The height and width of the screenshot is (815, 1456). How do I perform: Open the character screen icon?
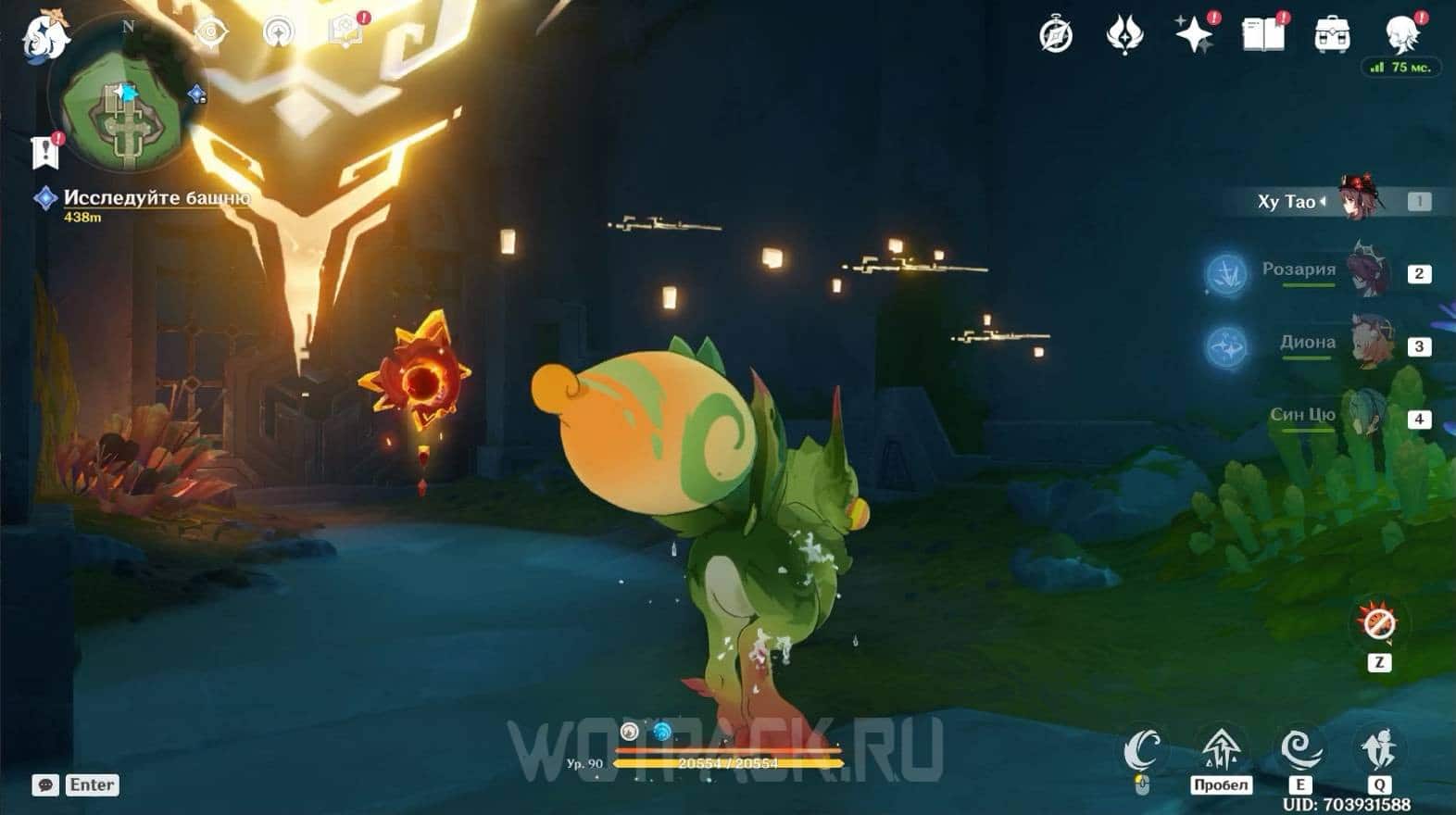click(1401, 33)
